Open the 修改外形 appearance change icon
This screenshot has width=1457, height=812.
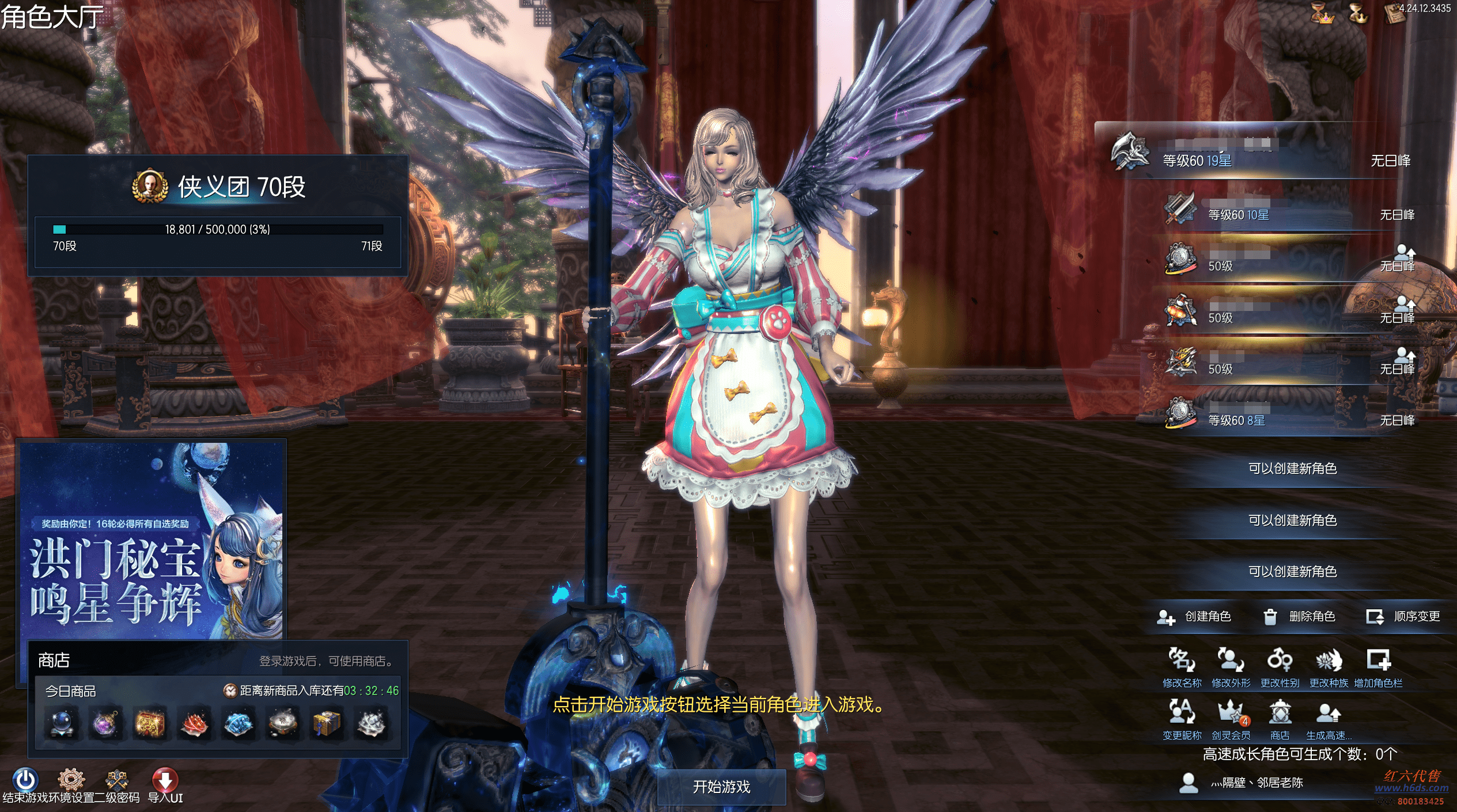(x=1231, y=661)
